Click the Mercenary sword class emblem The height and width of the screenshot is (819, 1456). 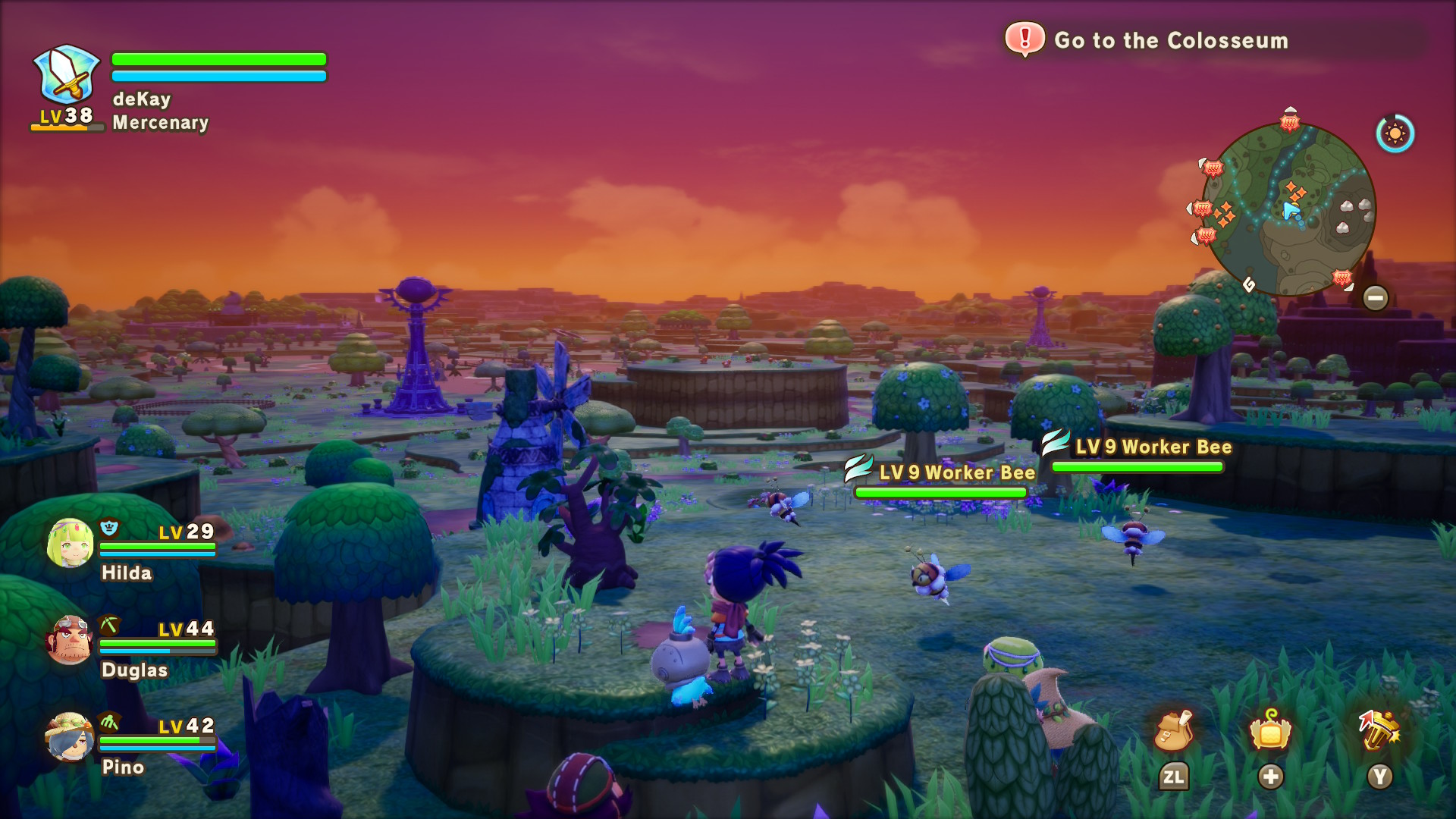click(67, 75)
